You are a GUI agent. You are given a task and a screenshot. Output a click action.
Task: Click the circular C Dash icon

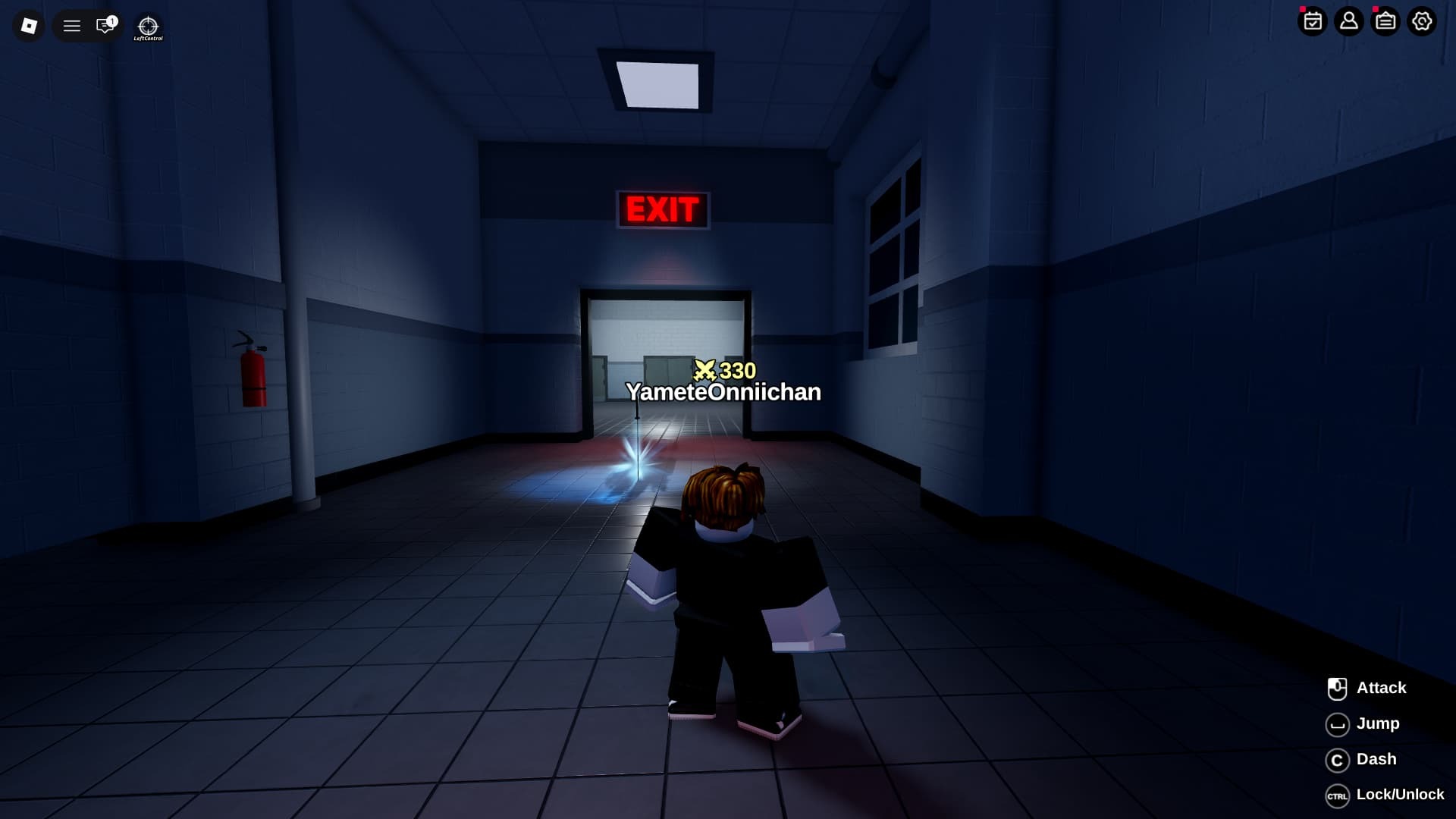point(1338,759)
